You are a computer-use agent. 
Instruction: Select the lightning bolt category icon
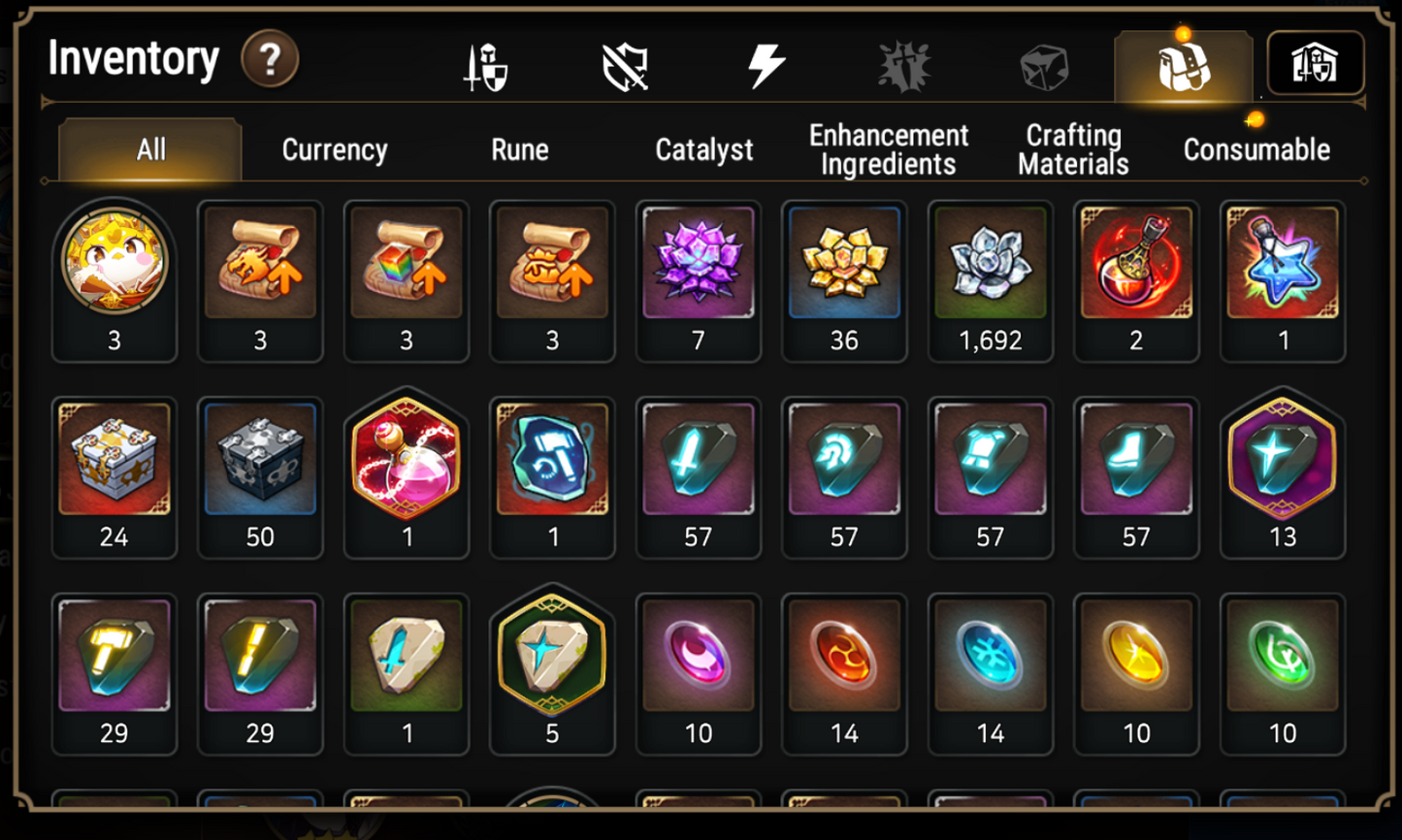(x=766, y=66)
